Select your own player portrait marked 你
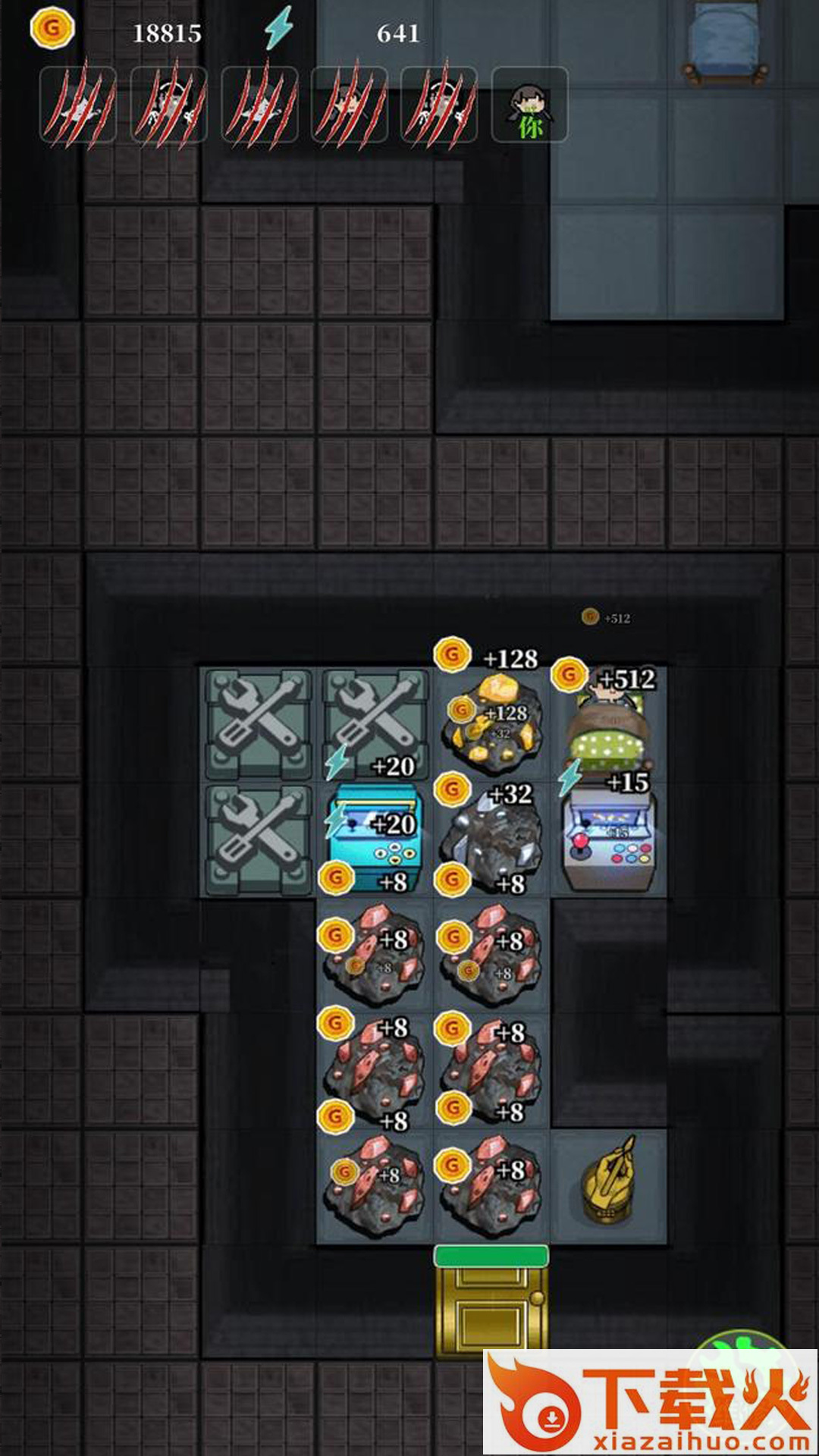The image size is (819, 1456). click(x=529, y=105)
